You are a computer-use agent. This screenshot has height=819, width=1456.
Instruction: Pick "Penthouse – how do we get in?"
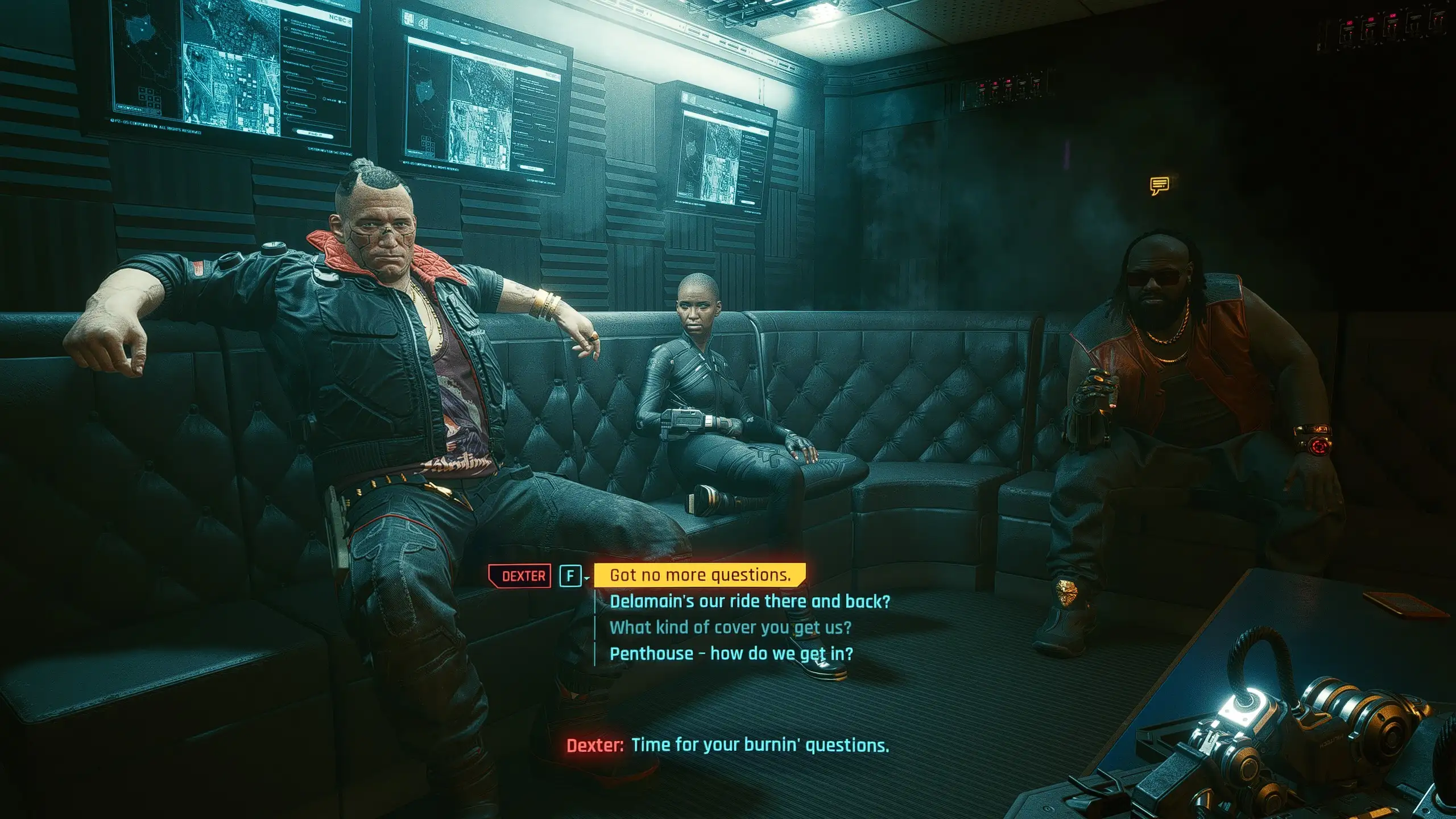point(731,653)
